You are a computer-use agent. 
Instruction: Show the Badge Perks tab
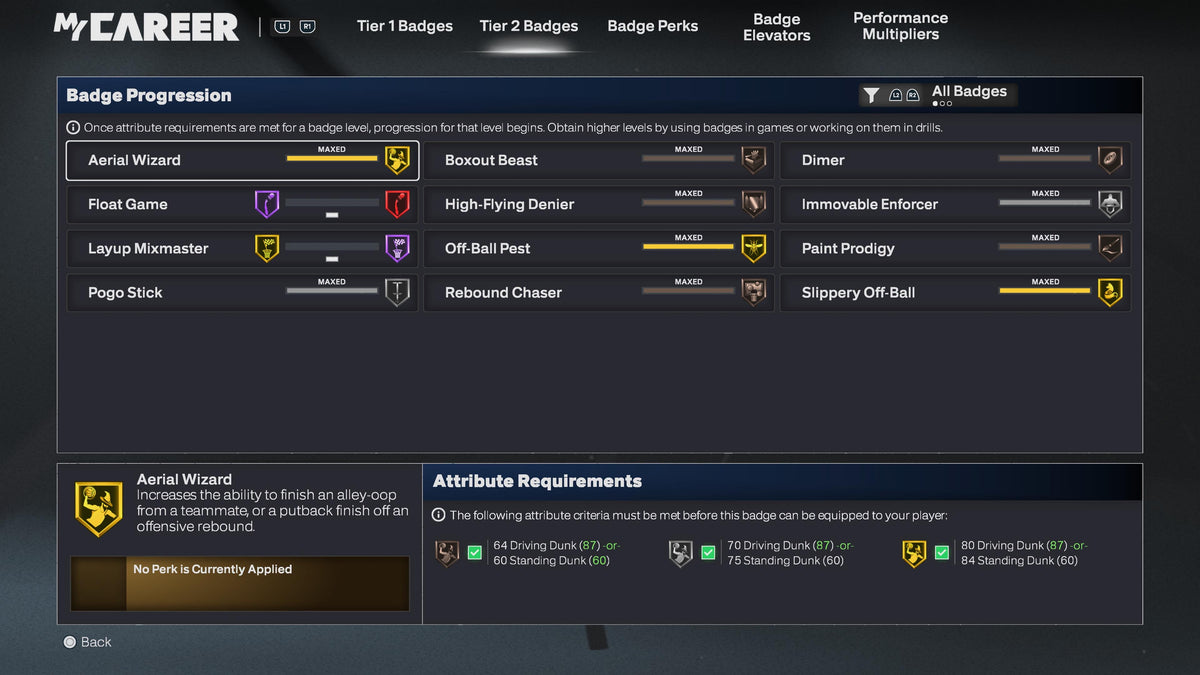(x=652, y=26)
